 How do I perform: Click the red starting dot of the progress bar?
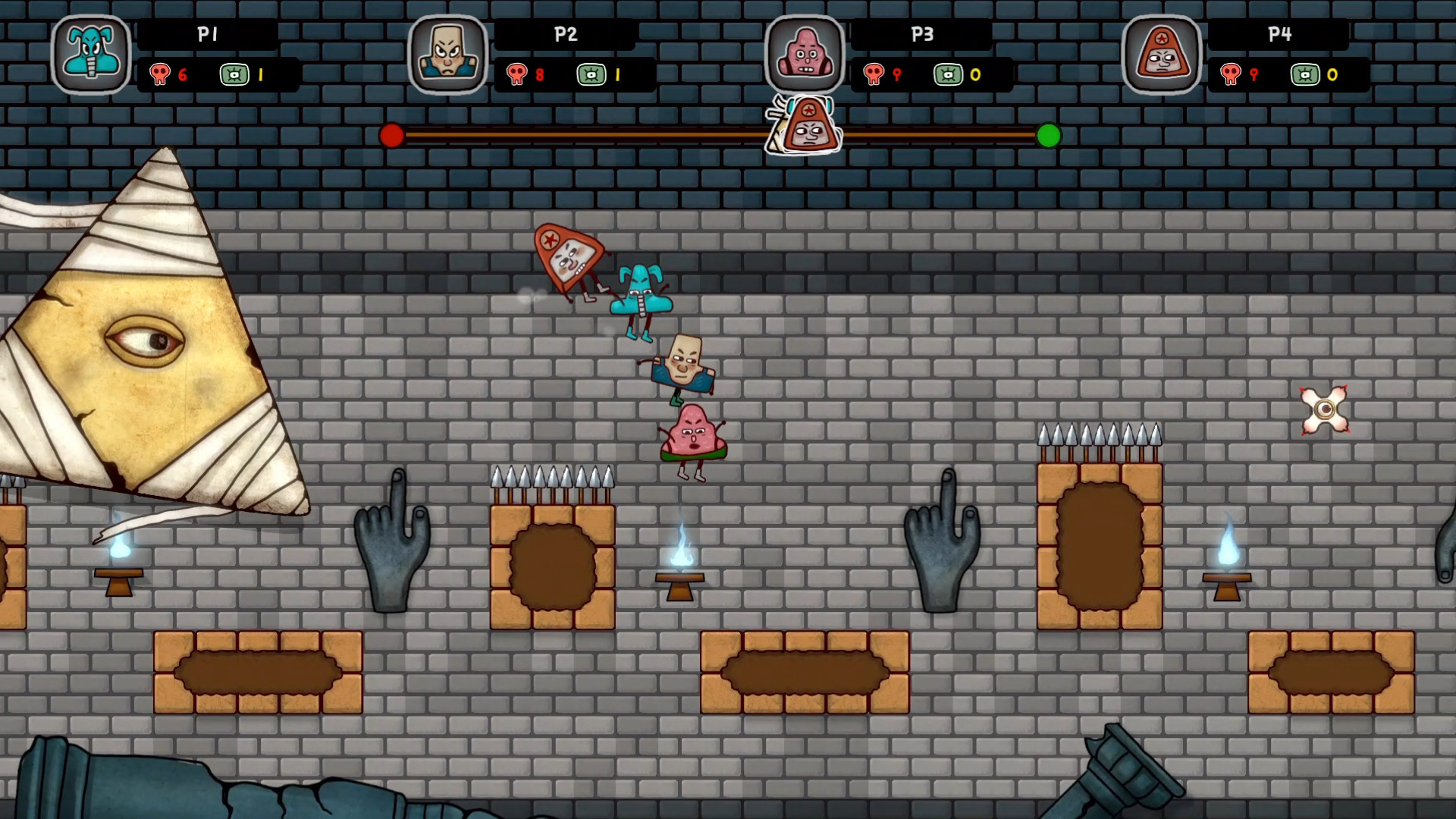392,136
